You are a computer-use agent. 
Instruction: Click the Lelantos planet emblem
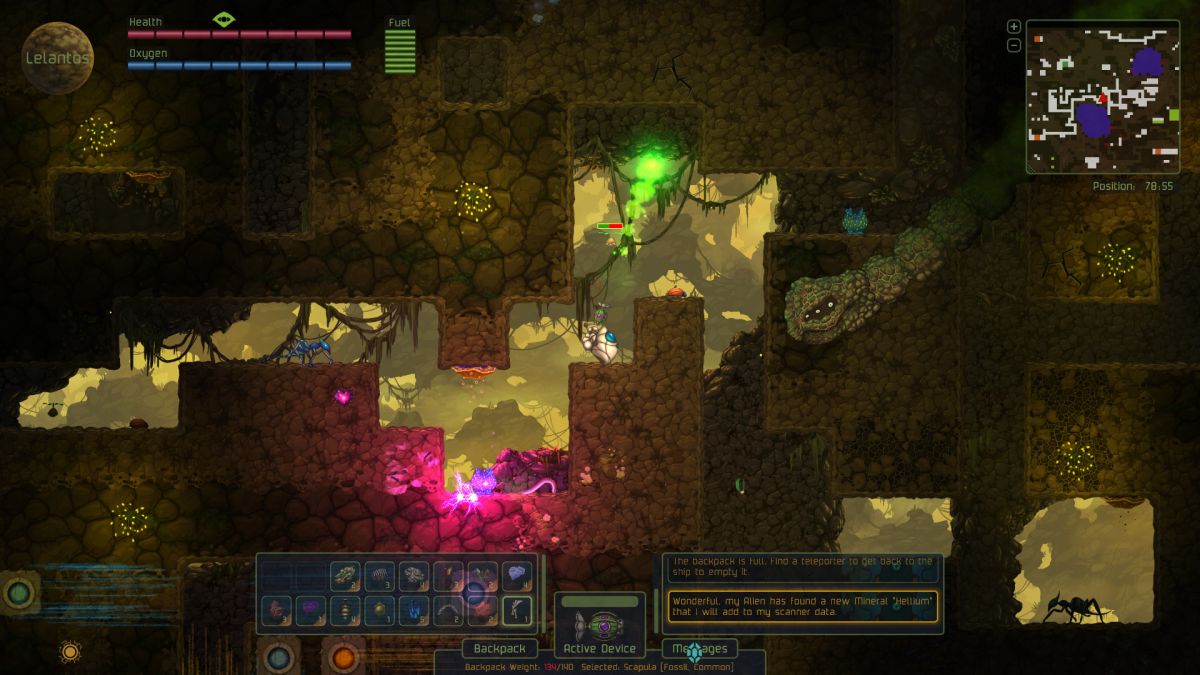point(58,58)
